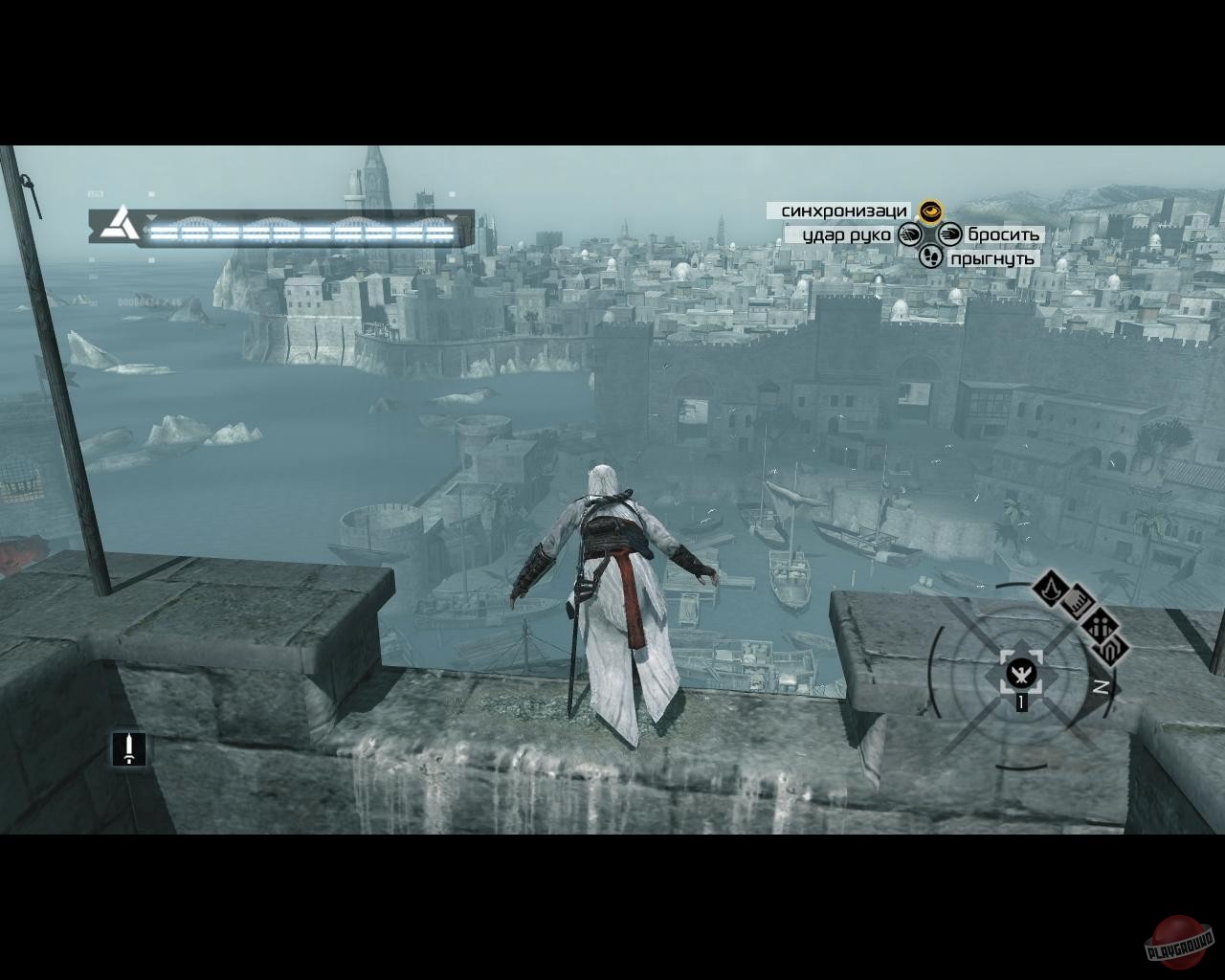Select the open hand бросить icon
Image resolution: width=1225 pixels, height=980 pixels.
click(949, 235)
